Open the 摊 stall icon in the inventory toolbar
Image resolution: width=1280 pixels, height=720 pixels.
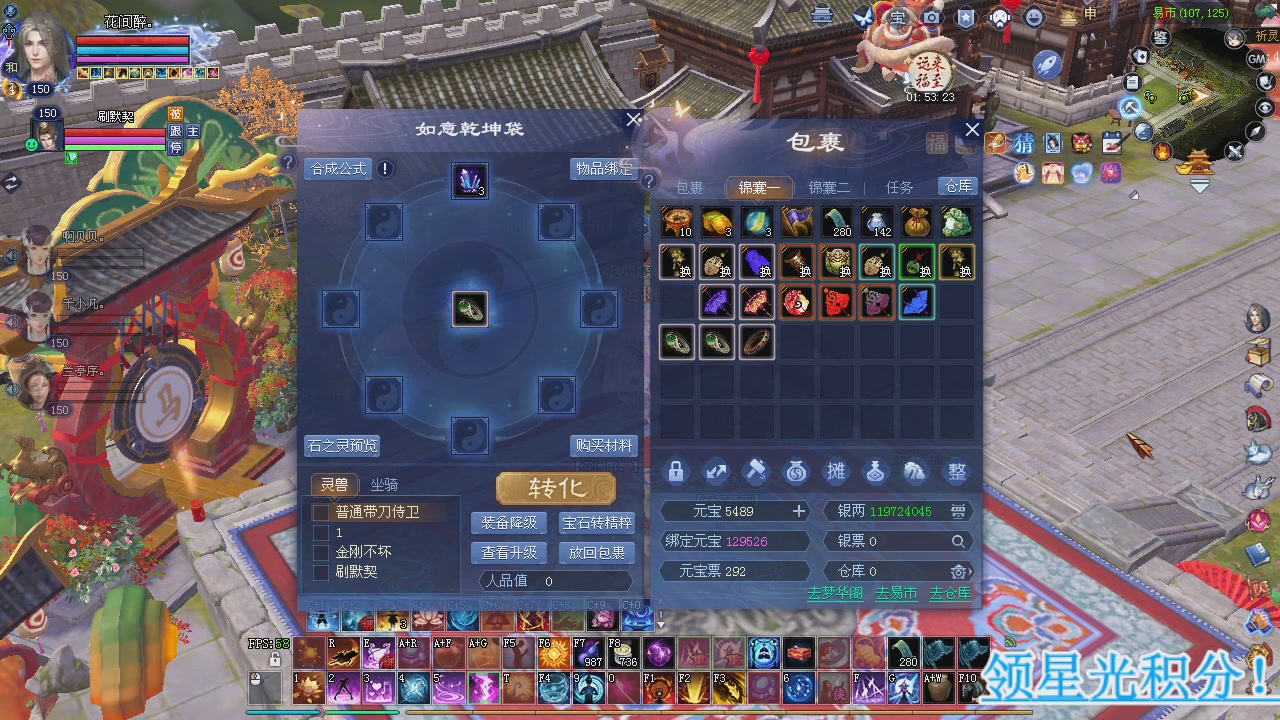click(x=836, y=472)
